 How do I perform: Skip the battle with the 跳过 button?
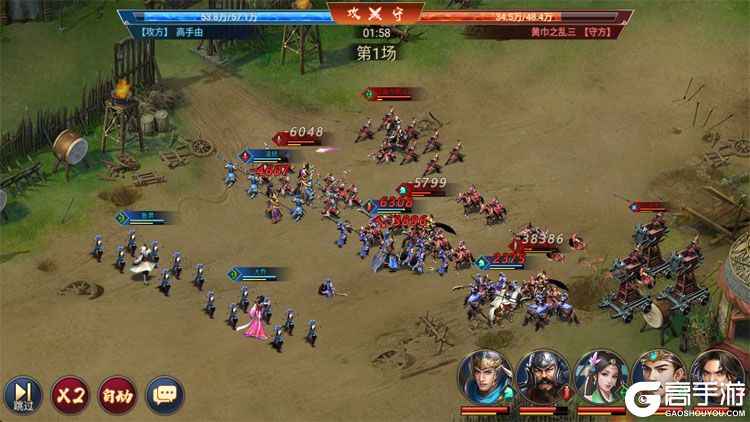[22, 395]
